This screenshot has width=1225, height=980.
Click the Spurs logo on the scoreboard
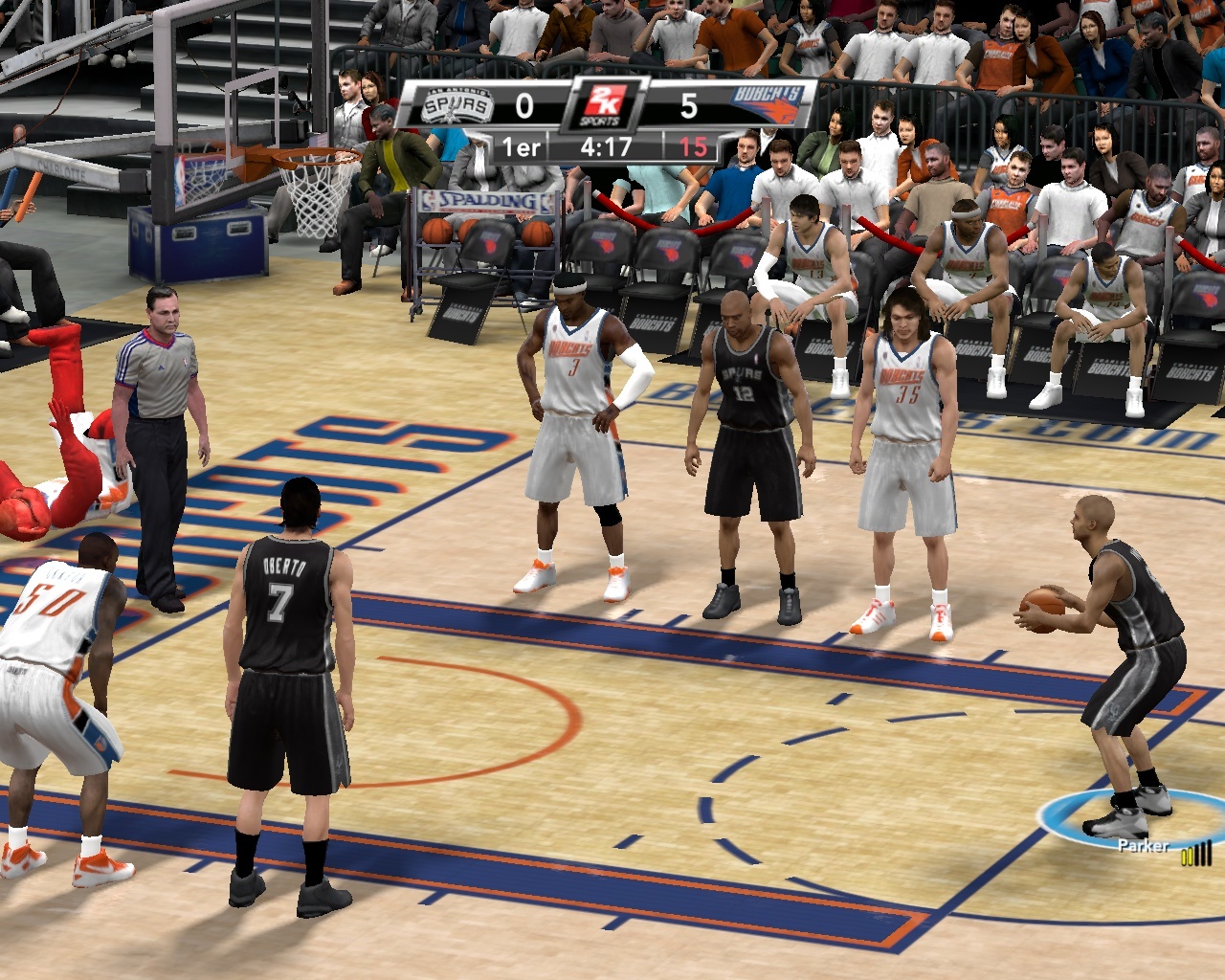pos(457,105)
